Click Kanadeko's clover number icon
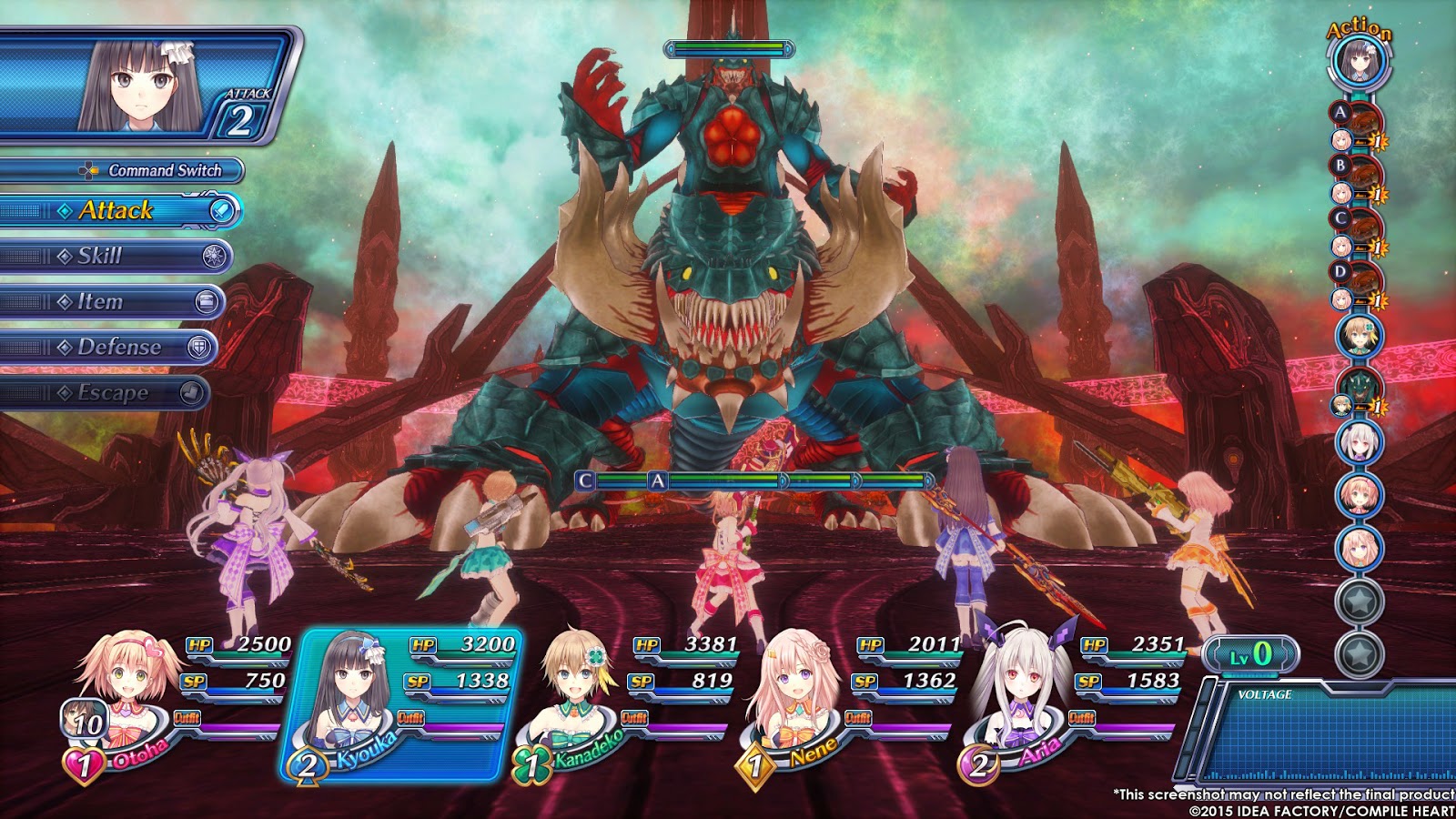The height and width of the screenshot is (819, 1456). [532, 763]
